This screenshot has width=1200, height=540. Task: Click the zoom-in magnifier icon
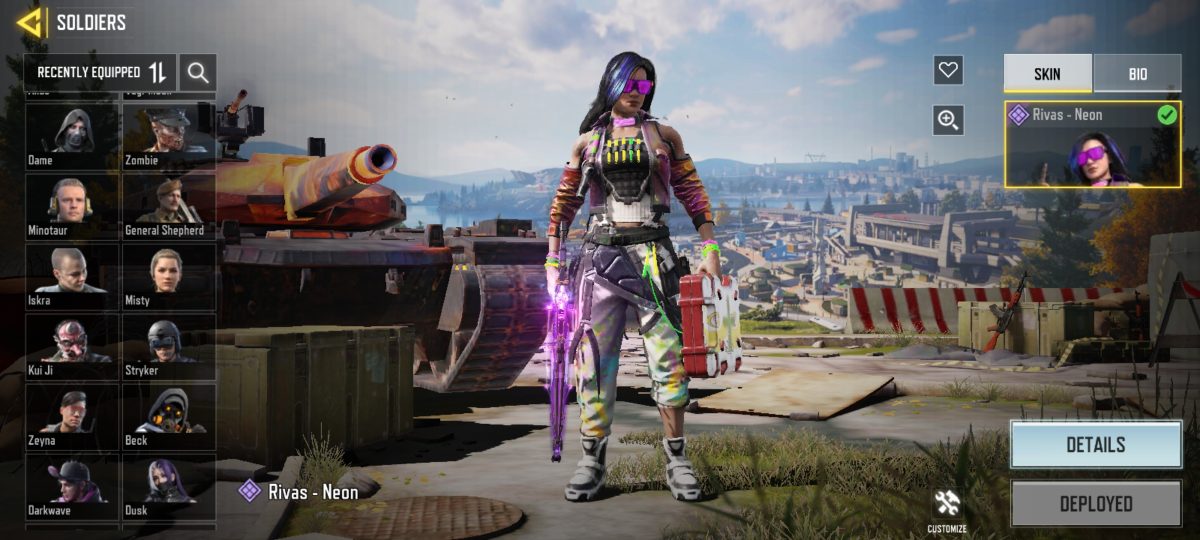pyautogui.click(x=948, y=120)
